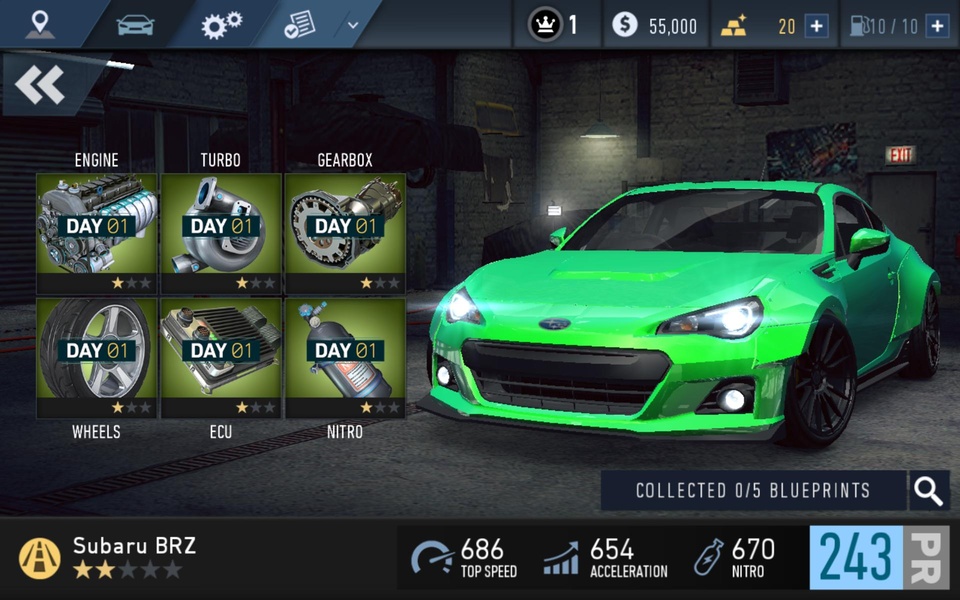Expand the top bar dropdown arrow
Viewport: 960px width, 600px height.
coord(352,24)
